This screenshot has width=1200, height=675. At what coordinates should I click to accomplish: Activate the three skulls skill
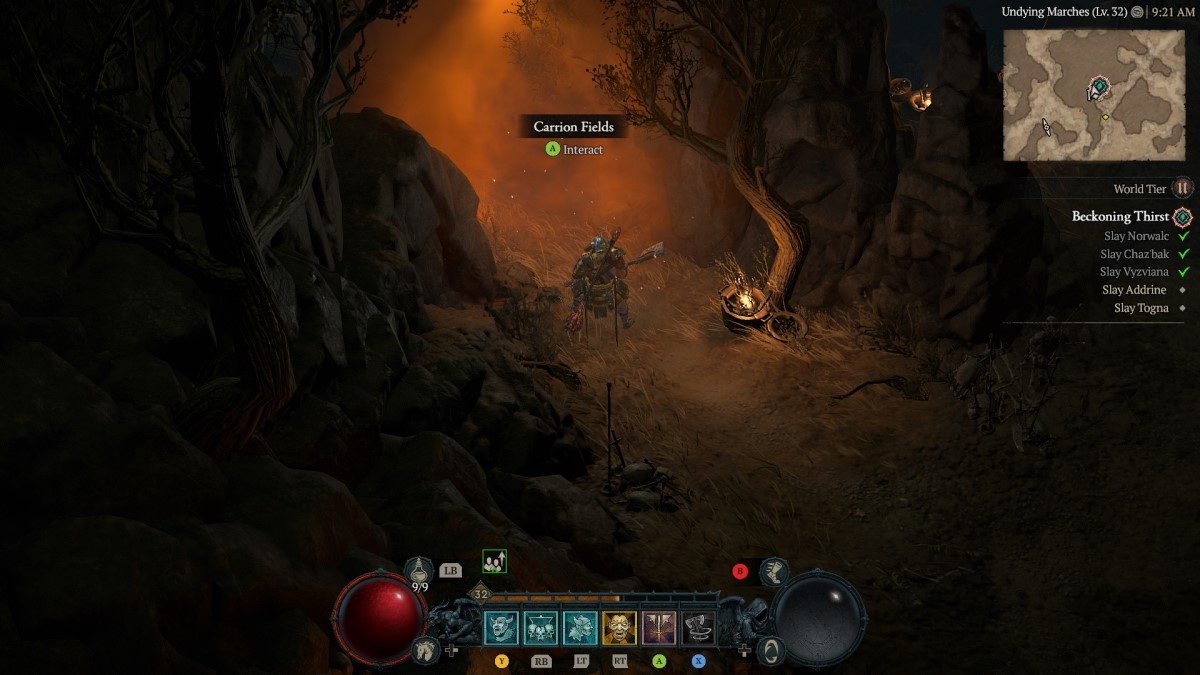click(x=541, y=628)
